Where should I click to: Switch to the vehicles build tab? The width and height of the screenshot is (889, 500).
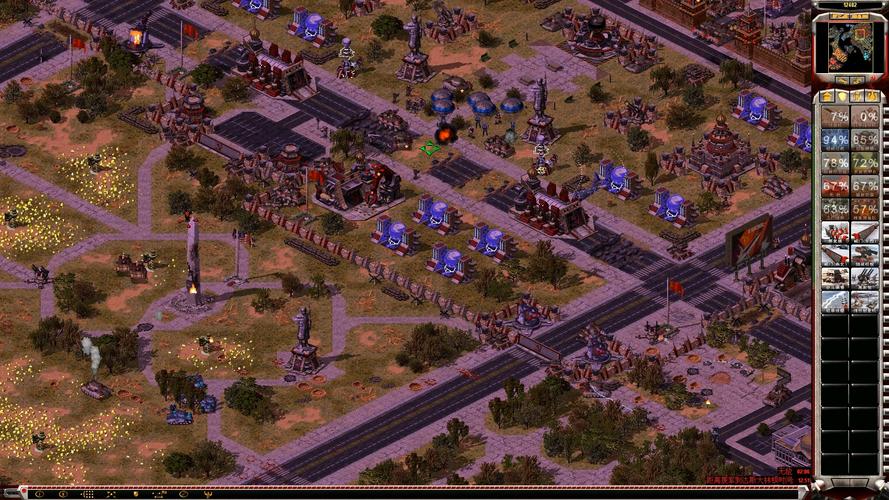tap(871, 96)
